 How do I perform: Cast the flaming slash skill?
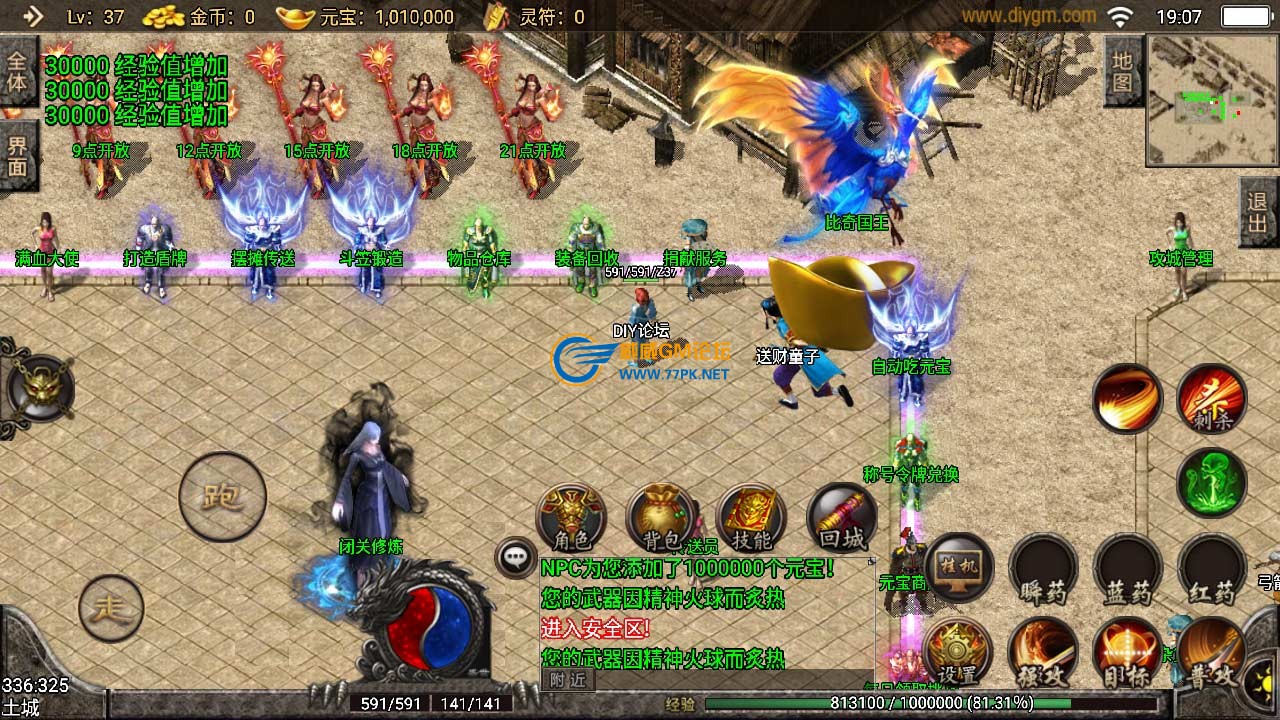coord(1127,399)
